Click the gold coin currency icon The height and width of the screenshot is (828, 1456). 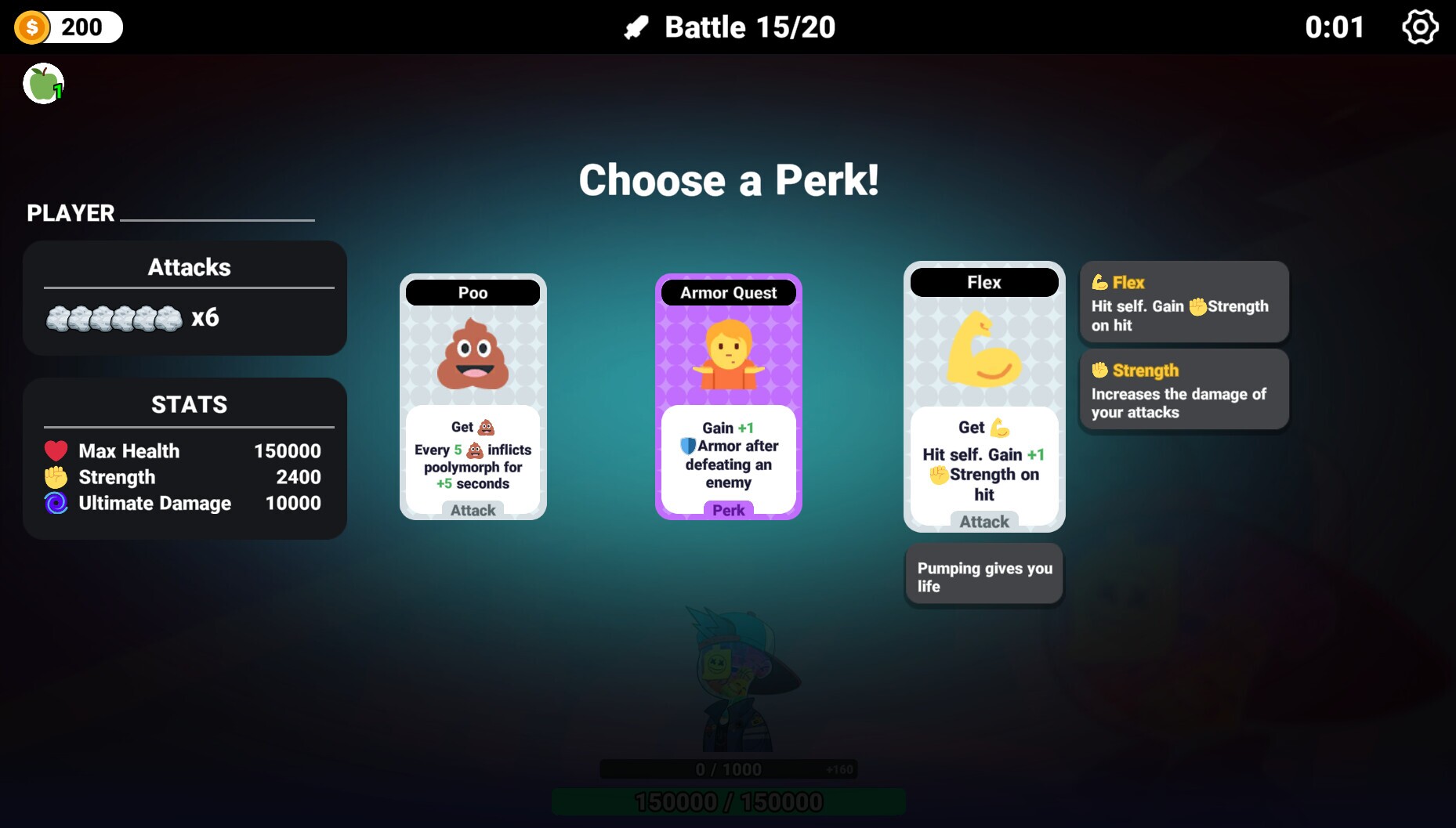(x=32, y=27)
